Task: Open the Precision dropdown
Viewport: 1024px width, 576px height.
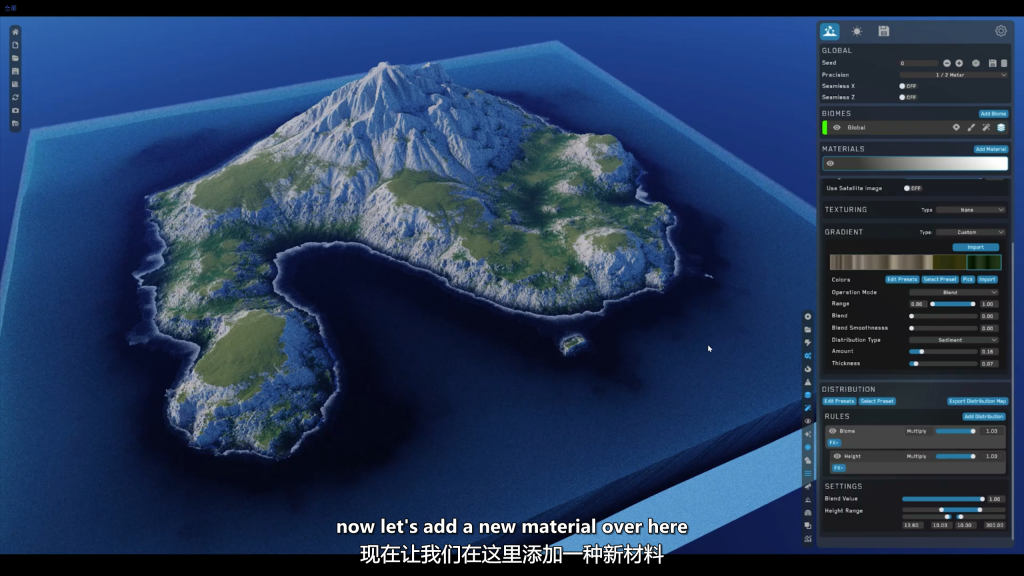Action: pyautogui.click(x=953, y=74)
